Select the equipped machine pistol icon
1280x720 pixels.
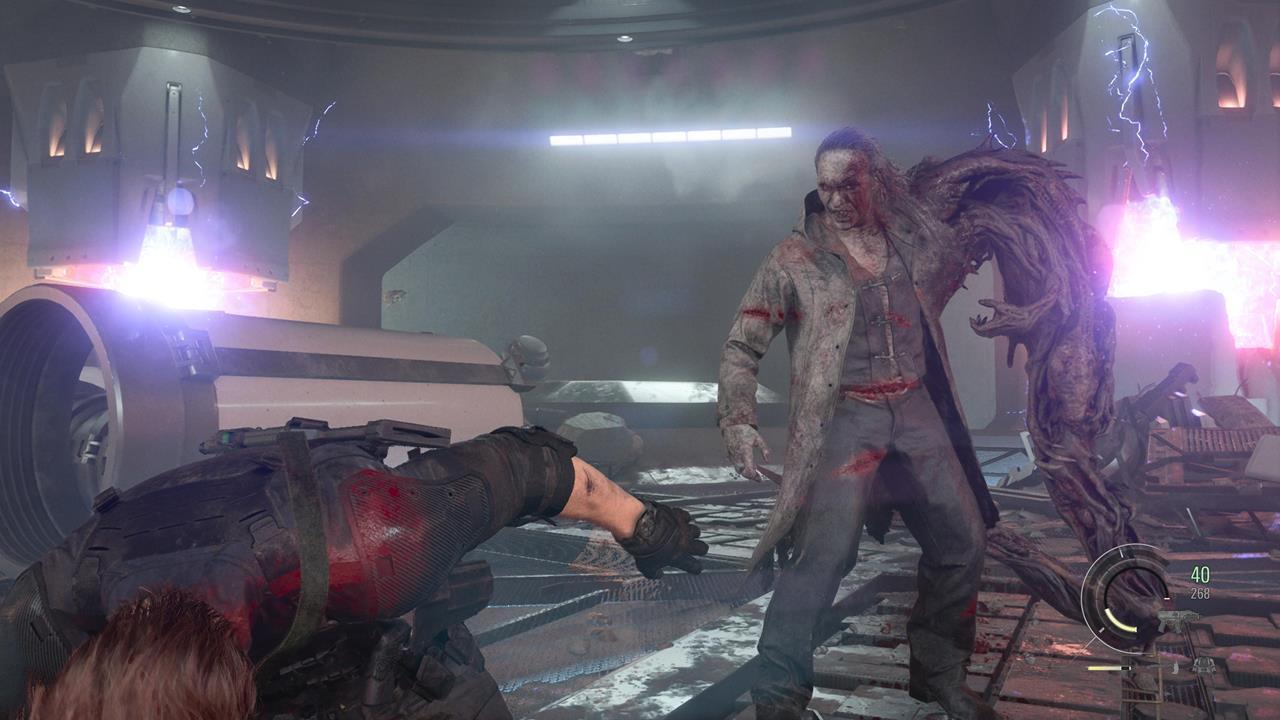click(x=1176, y=620)
